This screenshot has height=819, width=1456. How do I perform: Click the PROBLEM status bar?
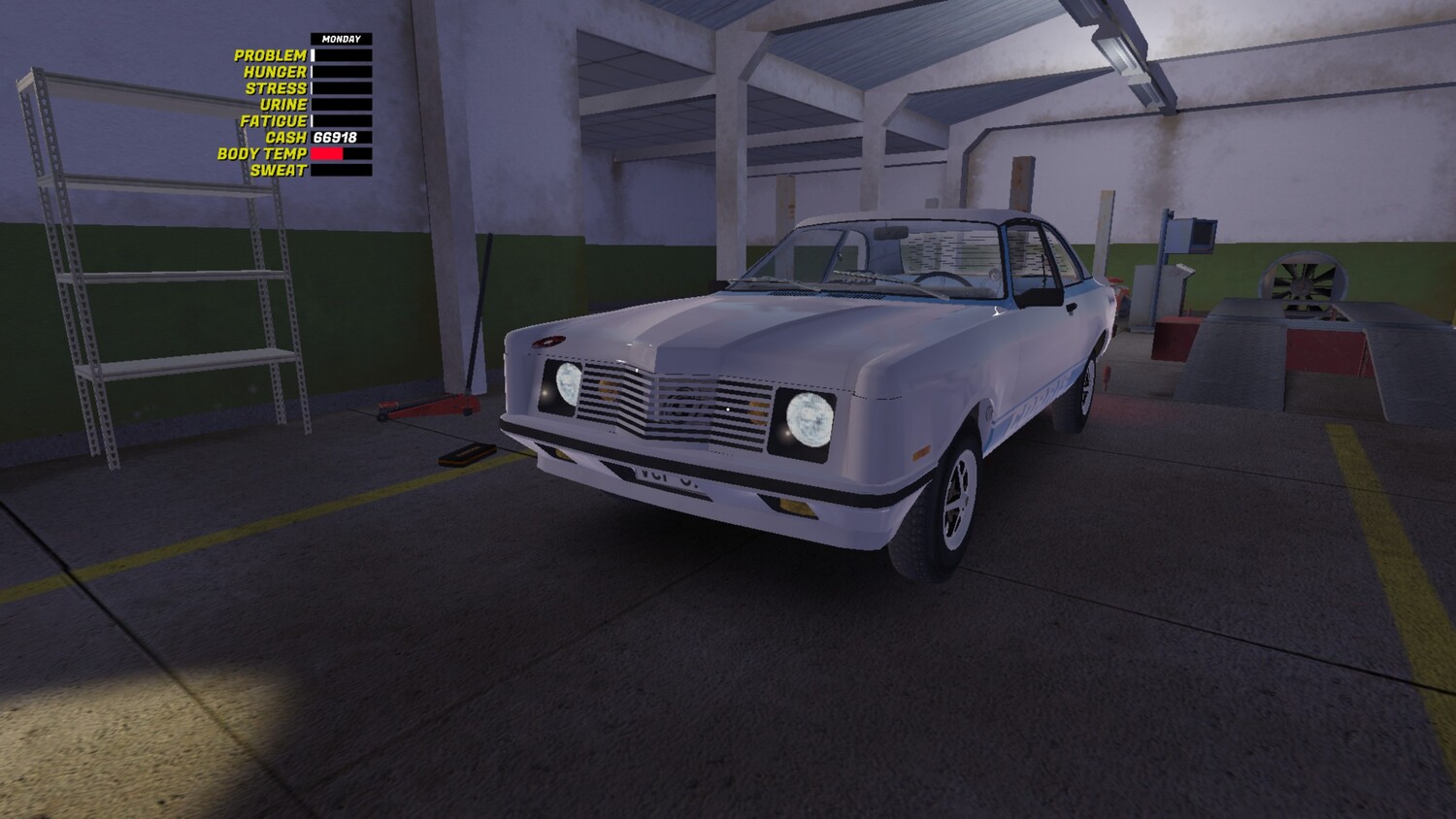[340, 55]
